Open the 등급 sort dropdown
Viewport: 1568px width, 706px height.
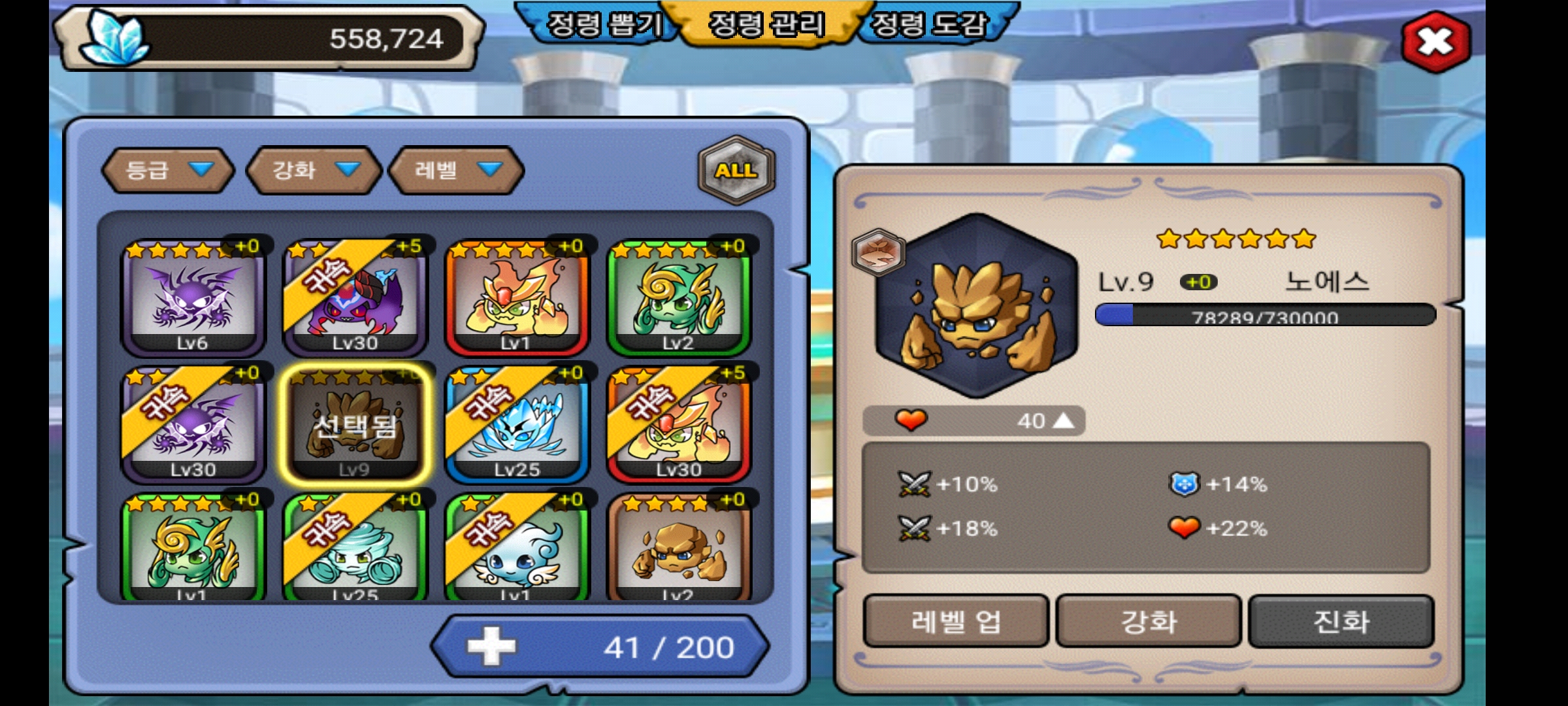point(169,171)
